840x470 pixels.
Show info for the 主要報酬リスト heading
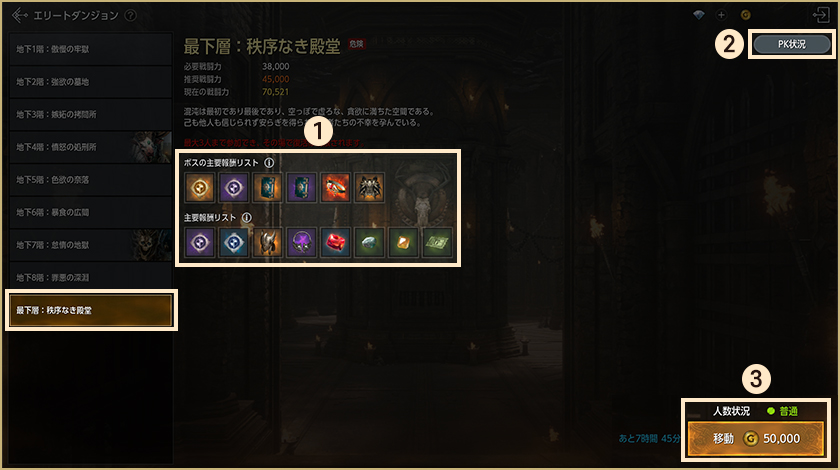coord(246,216)
